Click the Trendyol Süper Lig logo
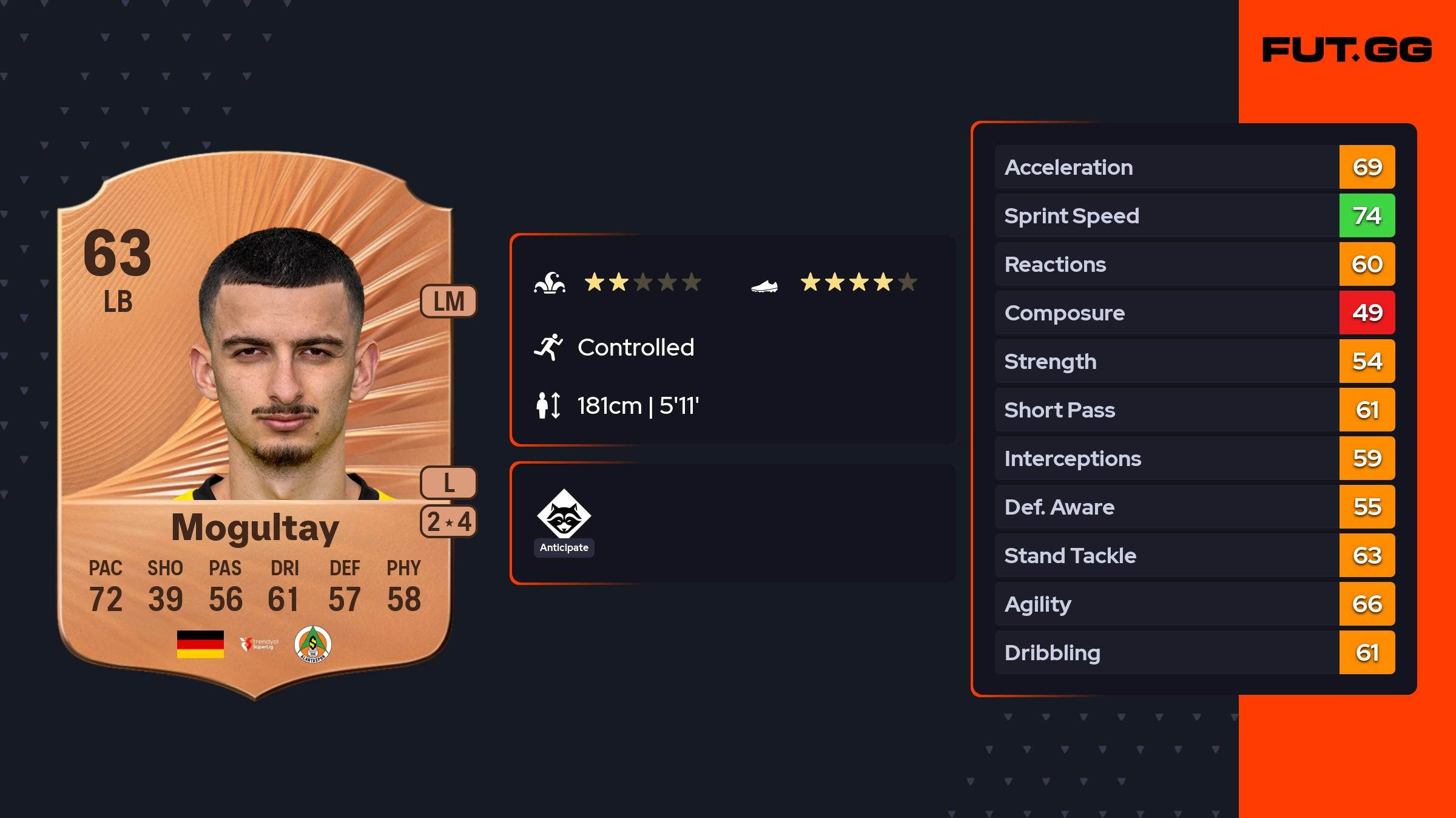 pos(259,644)
